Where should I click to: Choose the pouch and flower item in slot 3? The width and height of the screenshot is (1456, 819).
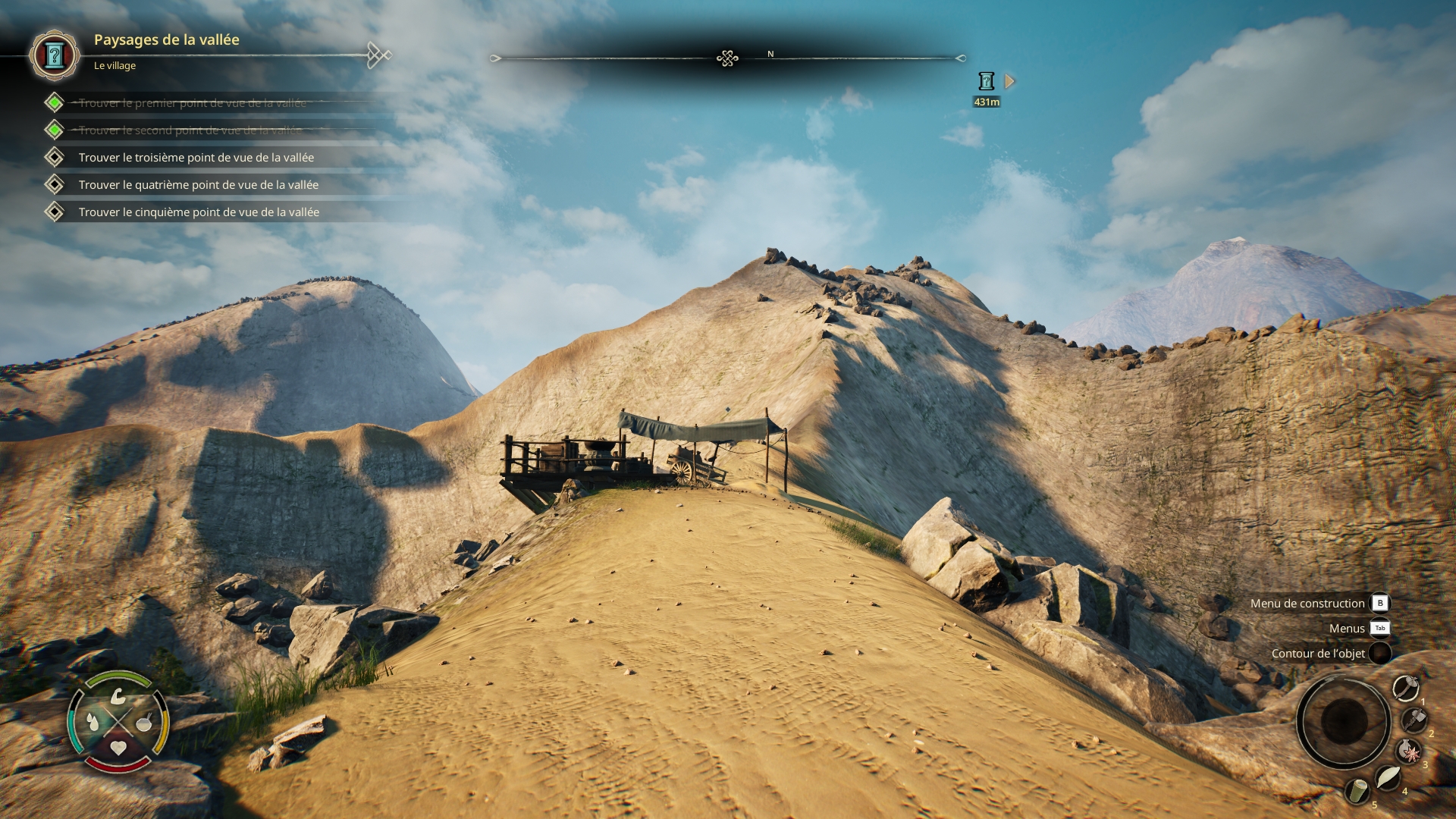(x=1409, y=752)
